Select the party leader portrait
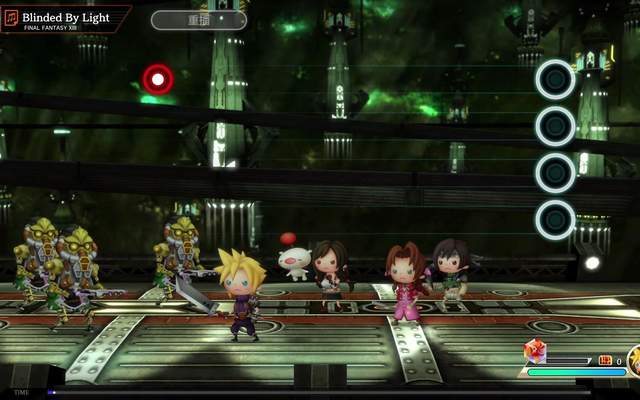This screenshot has height=400, width=640. click(x=634, y=360)
